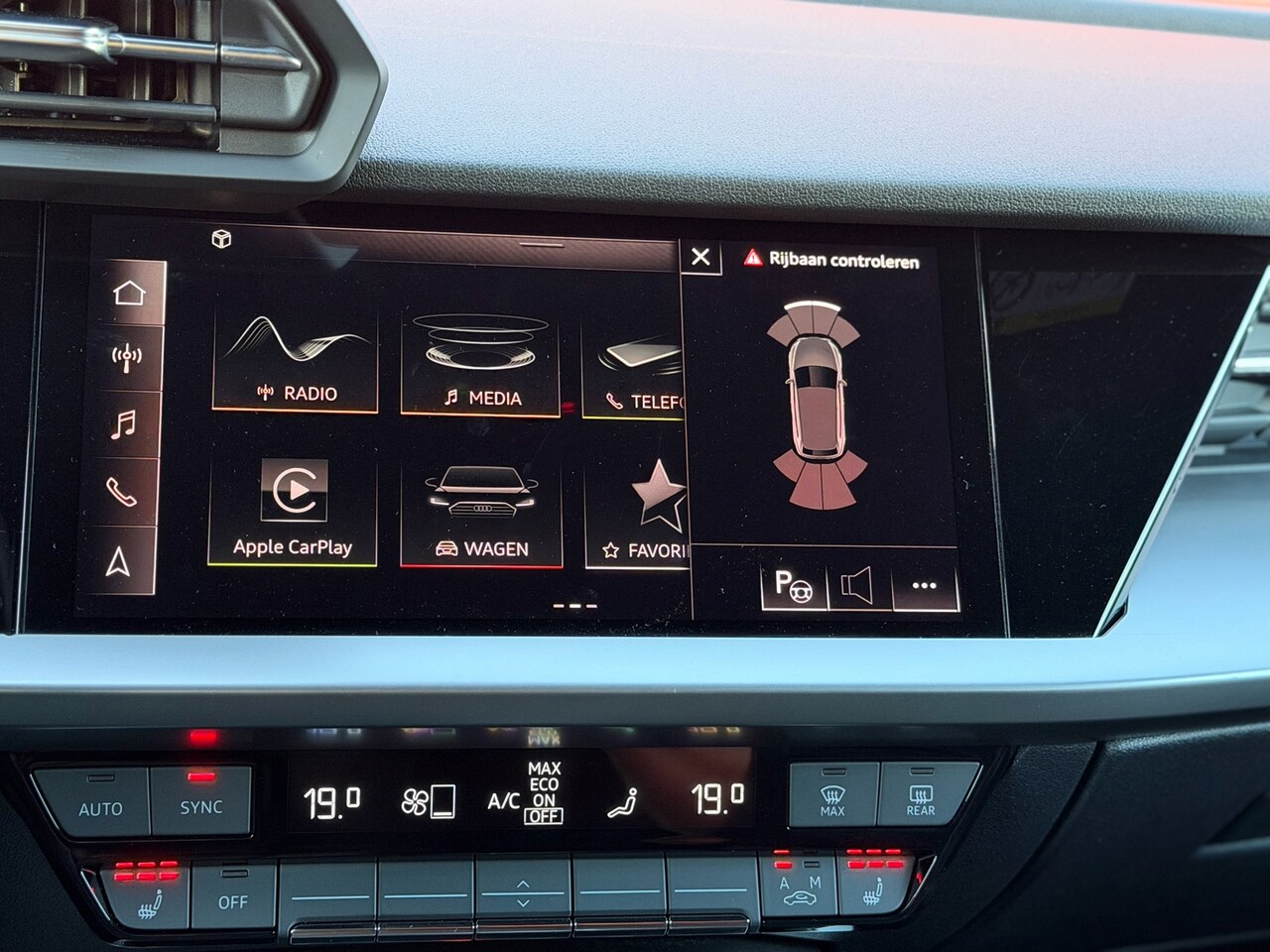
Task: Open the three-dot more options button
Action: [x=924, y=586]
